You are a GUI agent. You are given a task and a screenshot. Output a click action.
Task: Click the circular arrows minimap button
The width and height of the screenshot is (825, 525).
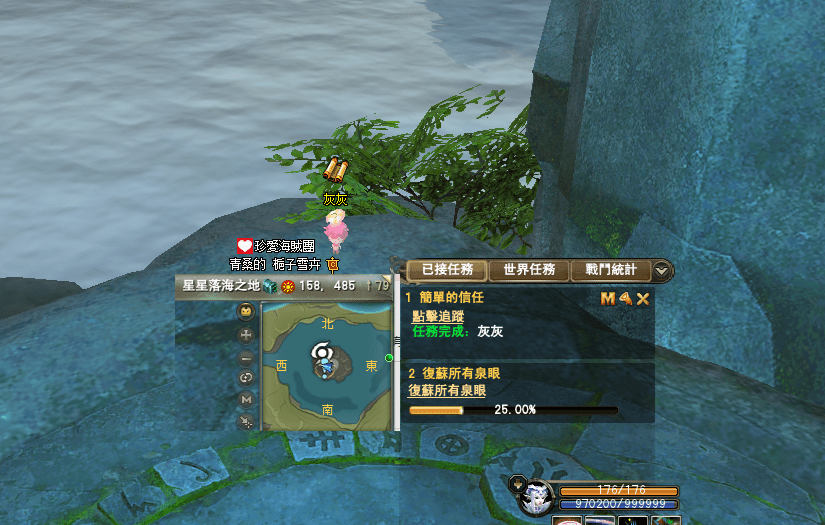pyautogui.click(x=246, y=378)
